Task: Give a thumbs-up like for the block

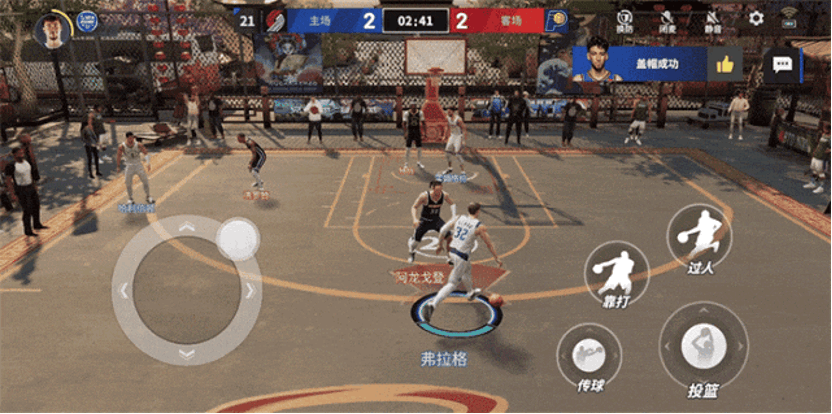Action: [x=724, y=65]
